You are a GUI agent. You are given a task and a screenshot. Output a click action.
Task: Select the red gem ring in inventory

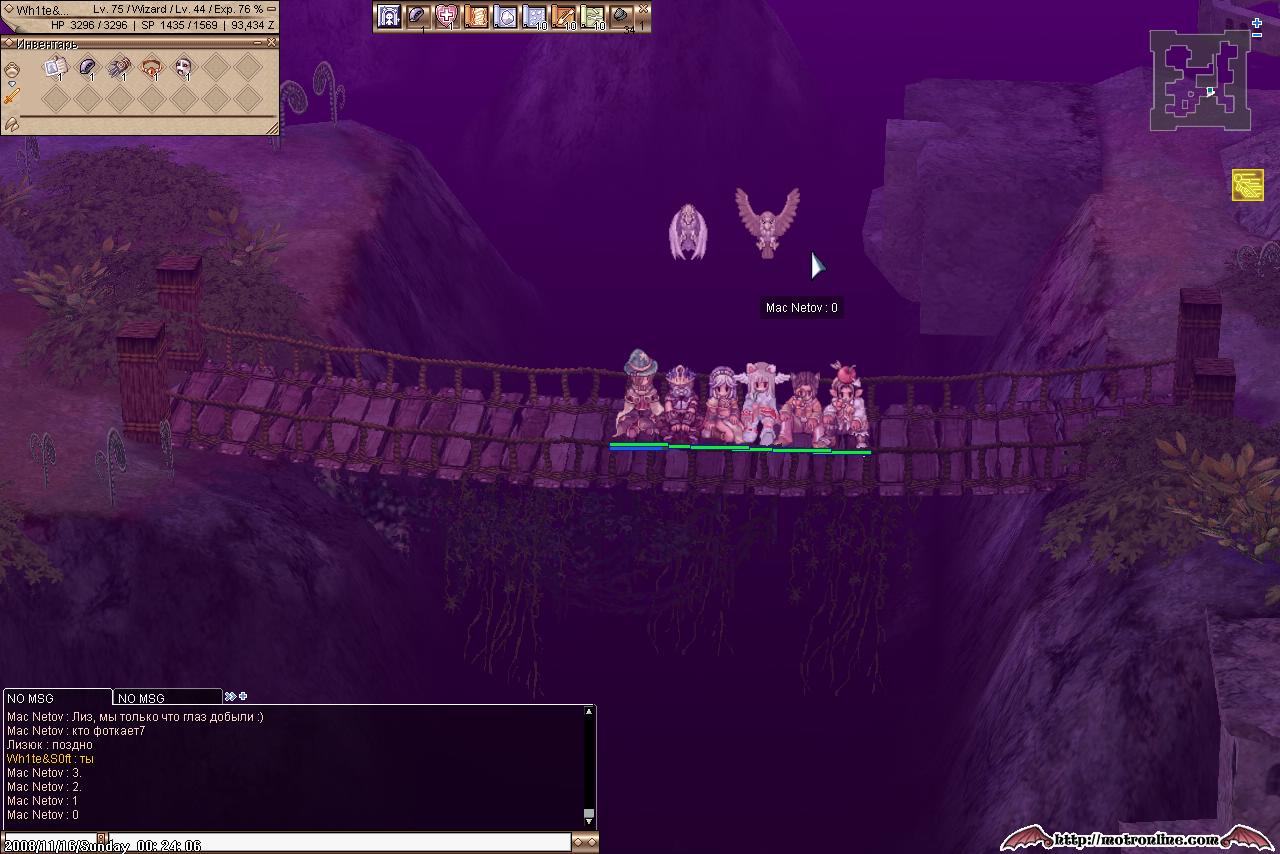pyautogui.click(x=151, y=67)
